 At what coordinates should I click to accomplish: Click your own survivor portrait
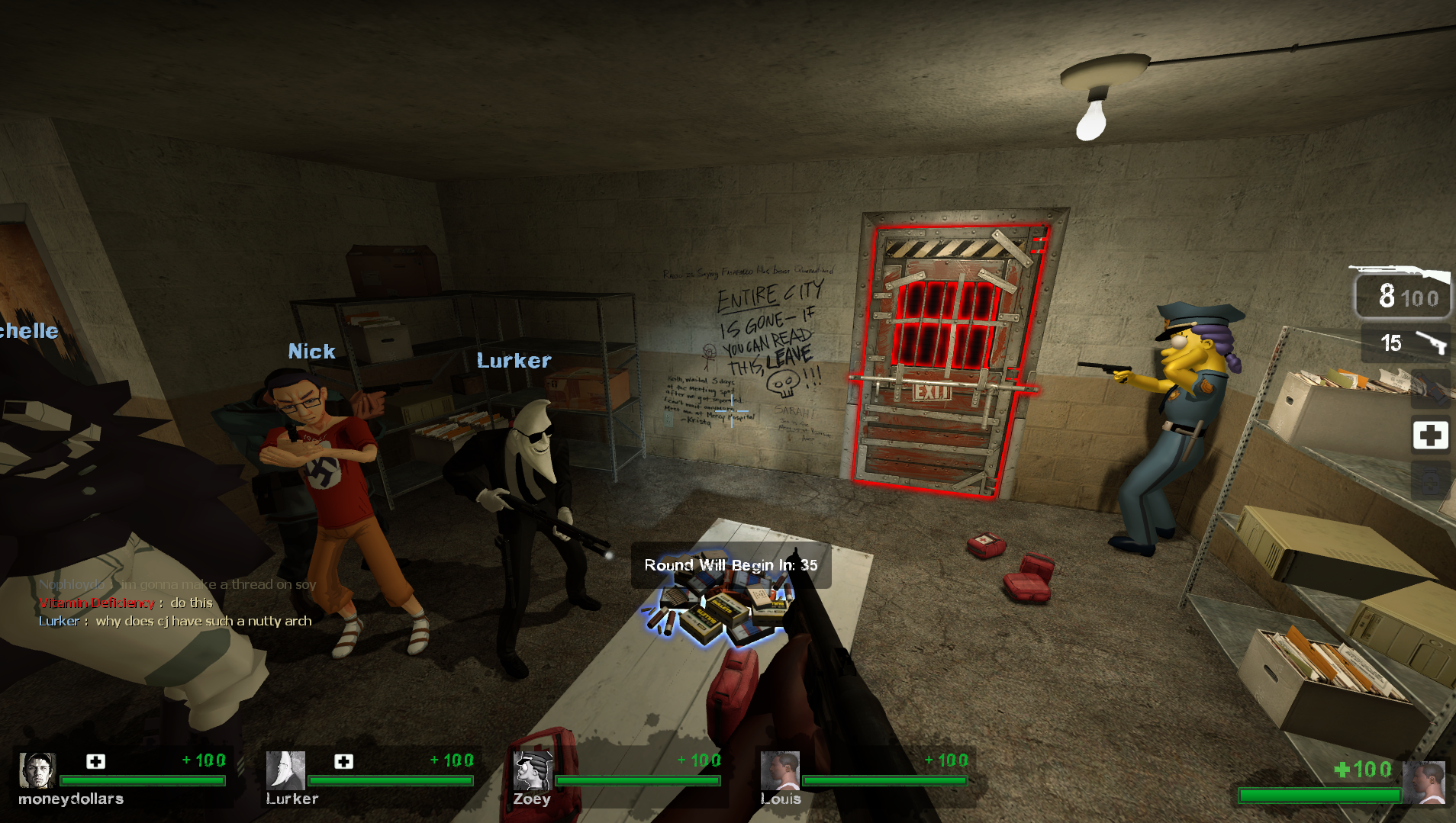pos(1423,783)
